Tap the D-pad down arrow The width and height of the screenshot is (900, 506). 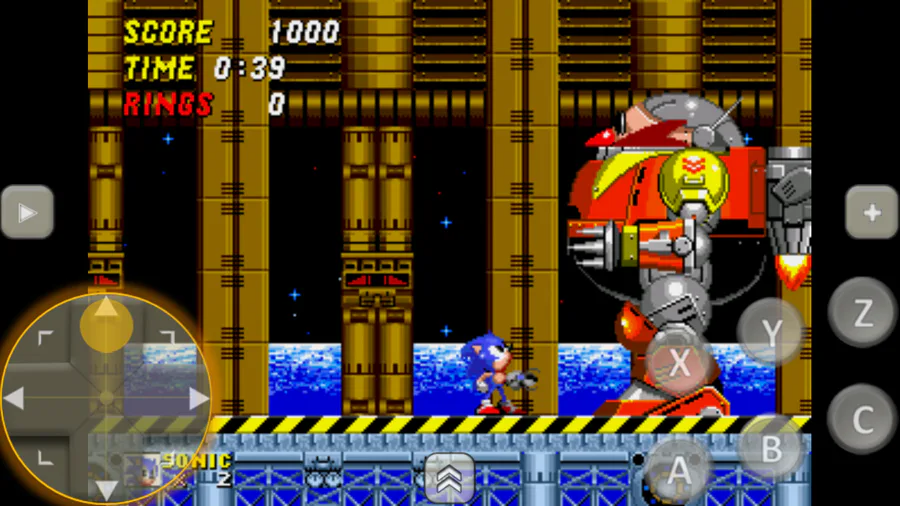[x=106, y=488]
